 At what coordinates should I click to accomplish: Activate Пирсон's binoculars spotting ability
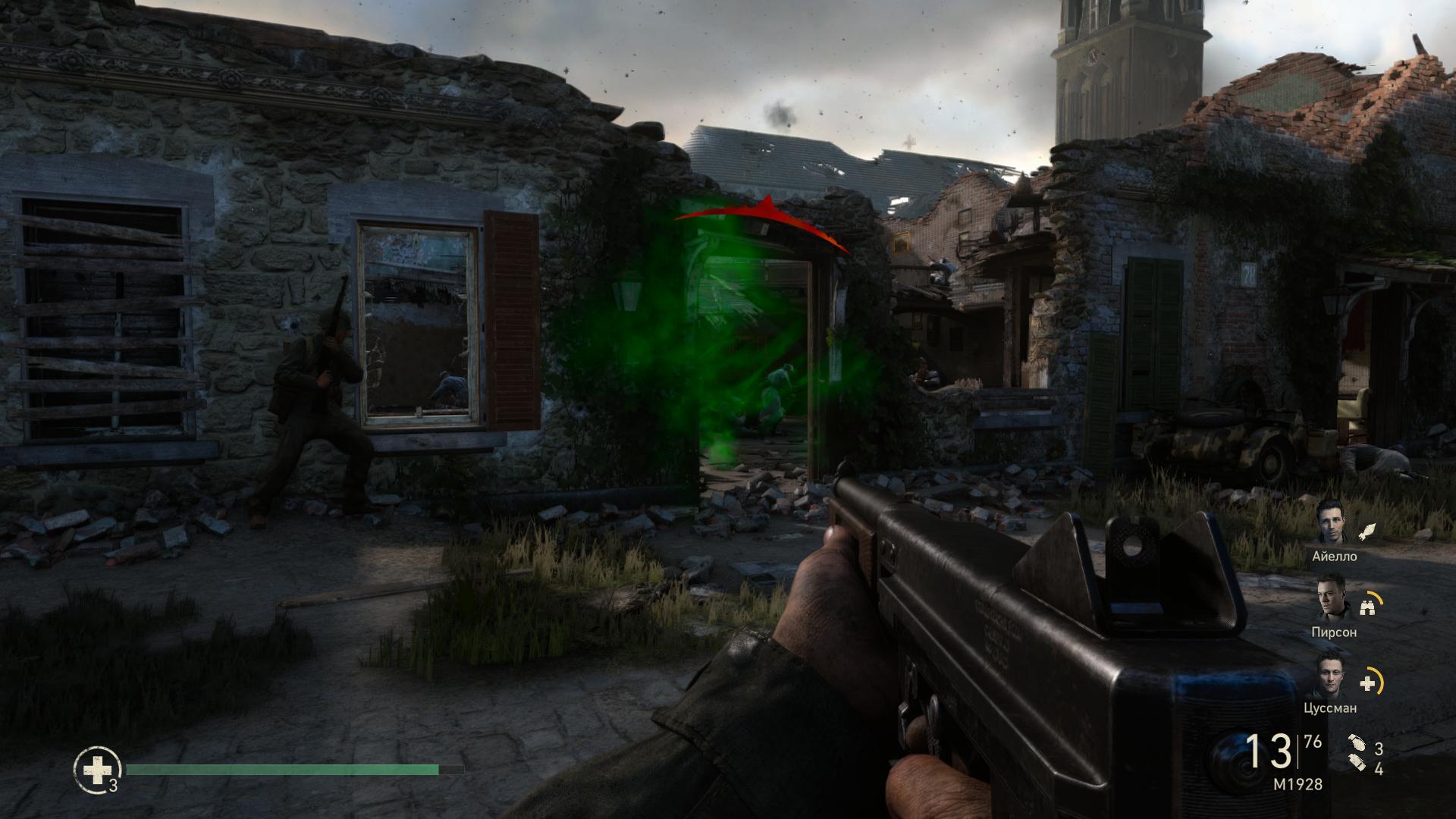pos(1367,606)
